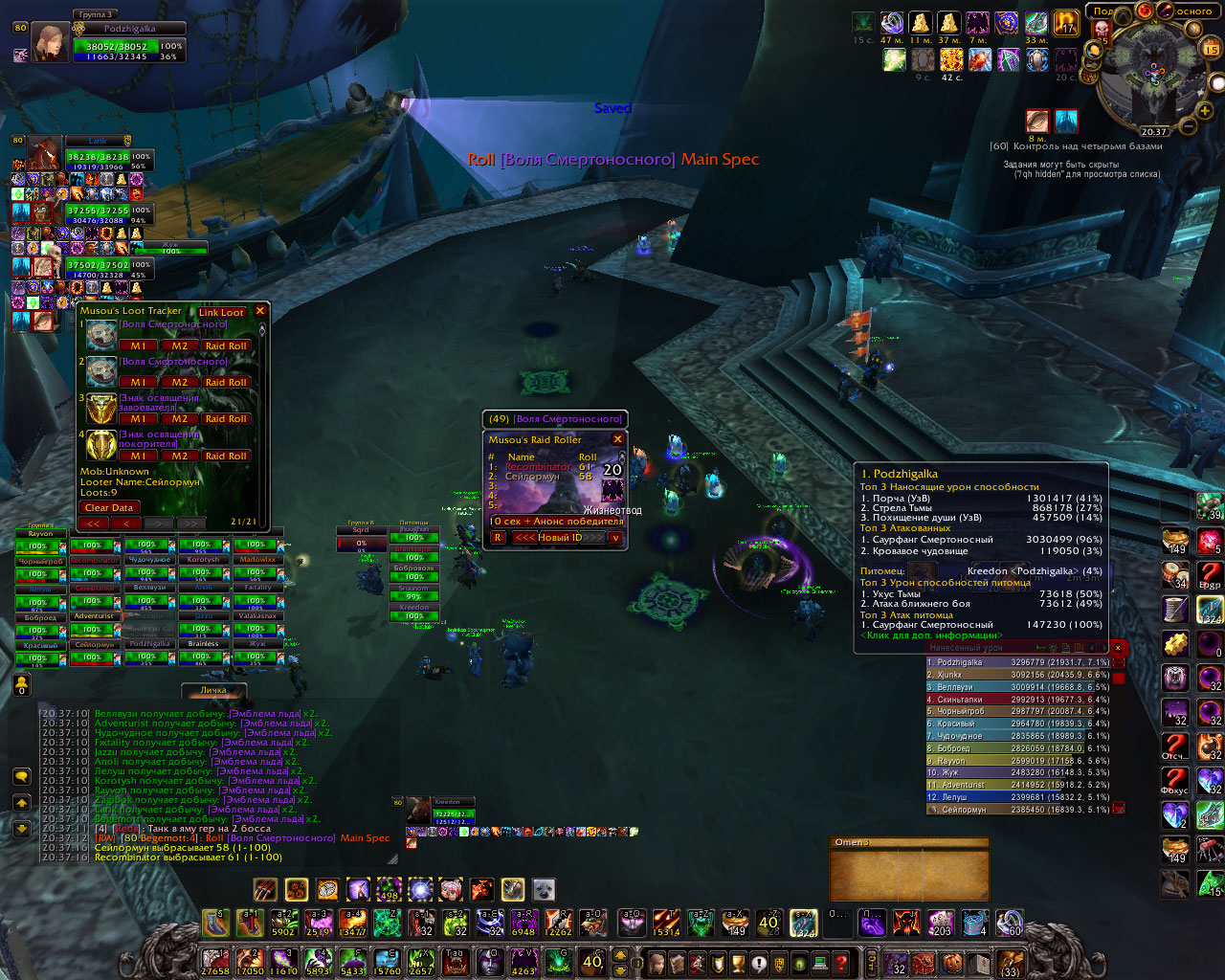1225x980 pixels.
Task: Select Sqrd's raid frame in group 8
Action: point(361,536)
